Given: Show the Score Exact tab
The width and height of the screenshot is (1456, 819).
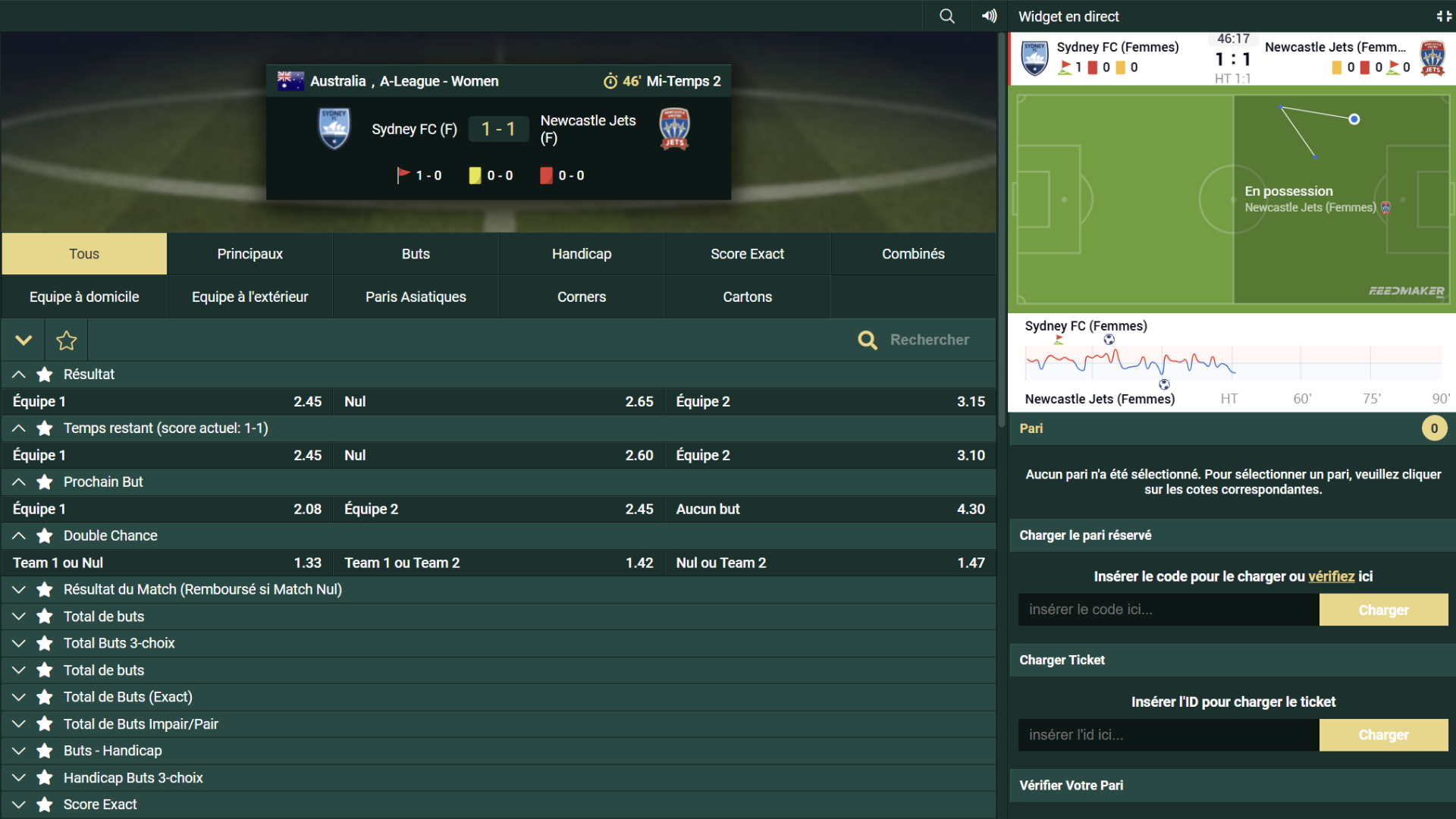Looking at the screenshot, I should click(x=747, y=254).
